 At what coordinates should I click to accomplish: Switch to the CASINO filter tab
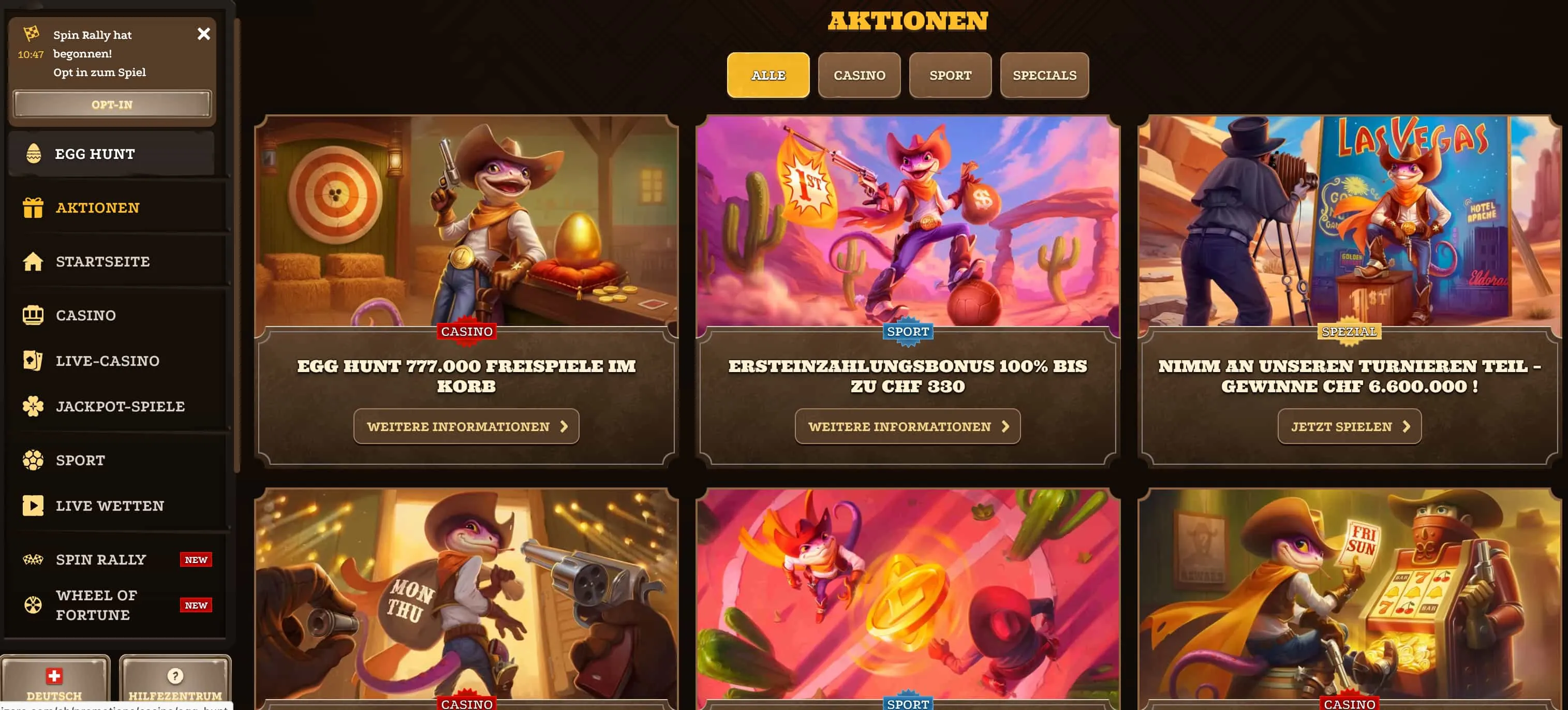(x=859, y=75)
